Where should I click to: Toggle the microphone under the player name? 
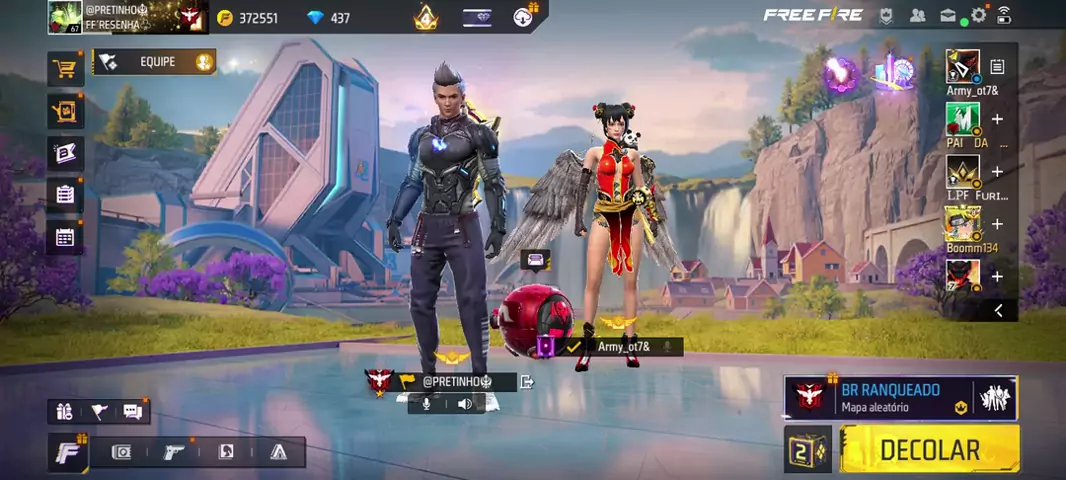[427, 404]
